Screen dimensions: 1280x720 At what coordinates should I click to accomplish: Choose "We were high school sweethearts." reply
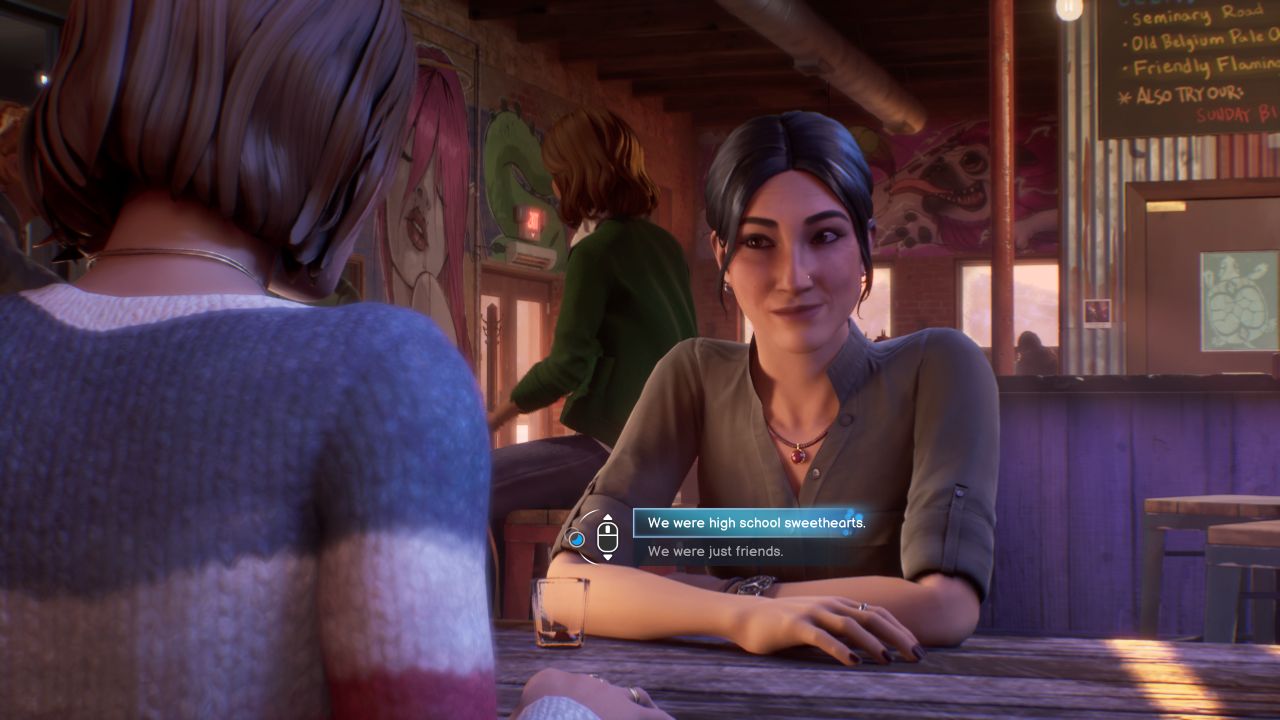755,523
